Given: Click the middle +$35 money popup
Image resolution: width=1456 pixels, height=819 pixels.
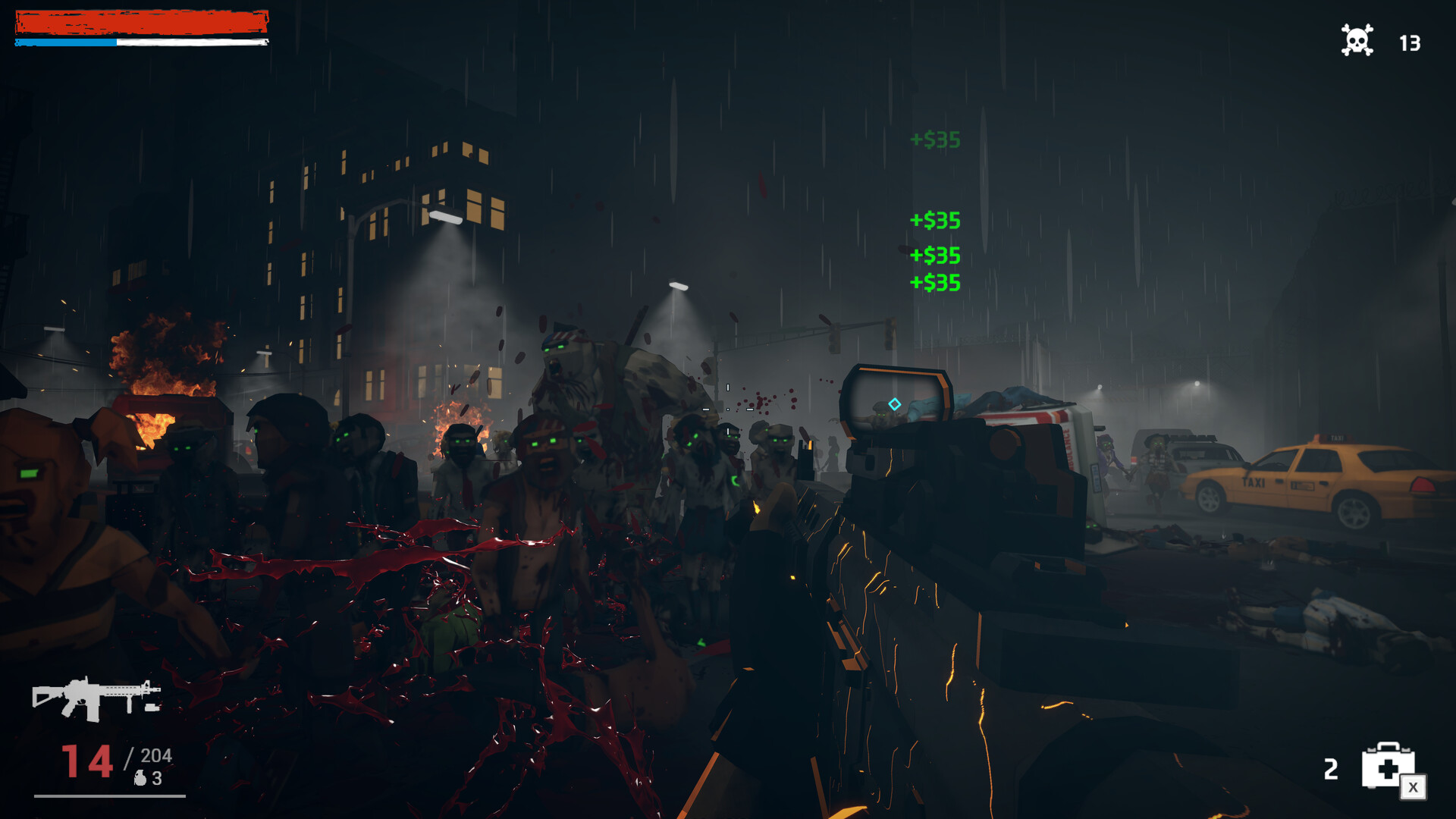Looking at the screenshot, I should tap(937, 221).
